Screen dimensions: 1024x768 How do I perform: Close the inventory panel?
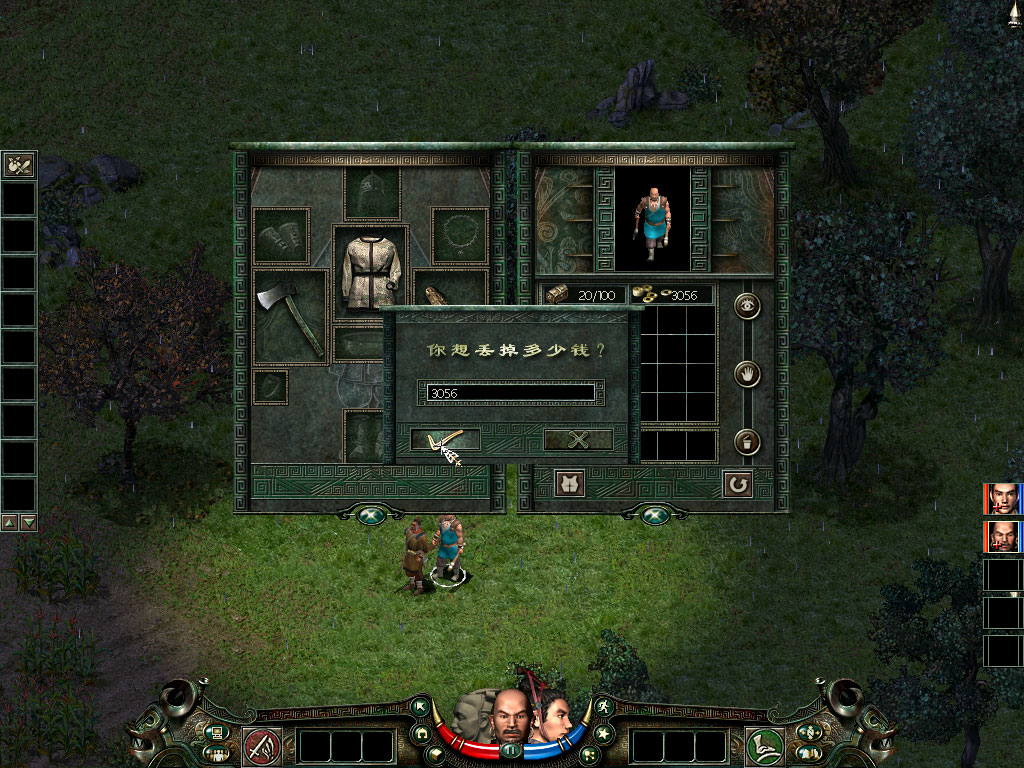pos(654,514)
